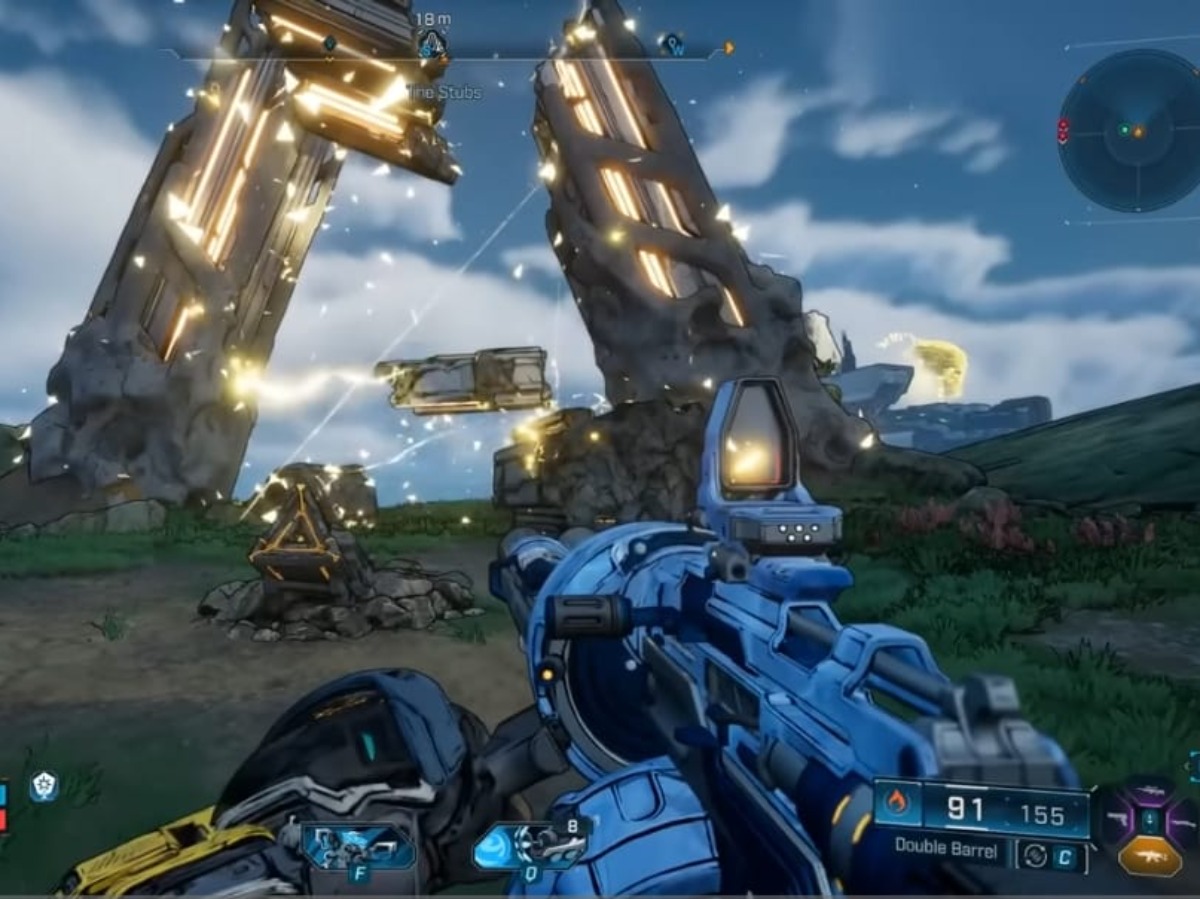Click the W waypoint marker on the compass

pyautogui.click(x=672, y=44)
